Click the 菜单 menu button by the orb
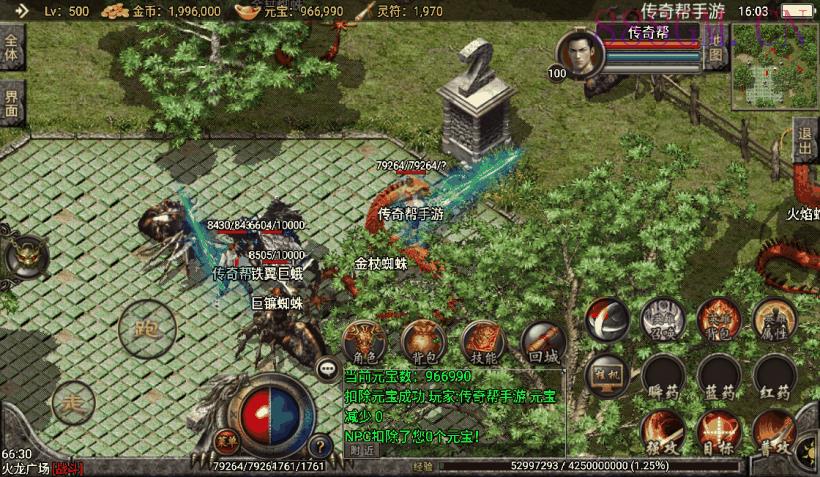The image size is (820, 477). coord(228,440)
